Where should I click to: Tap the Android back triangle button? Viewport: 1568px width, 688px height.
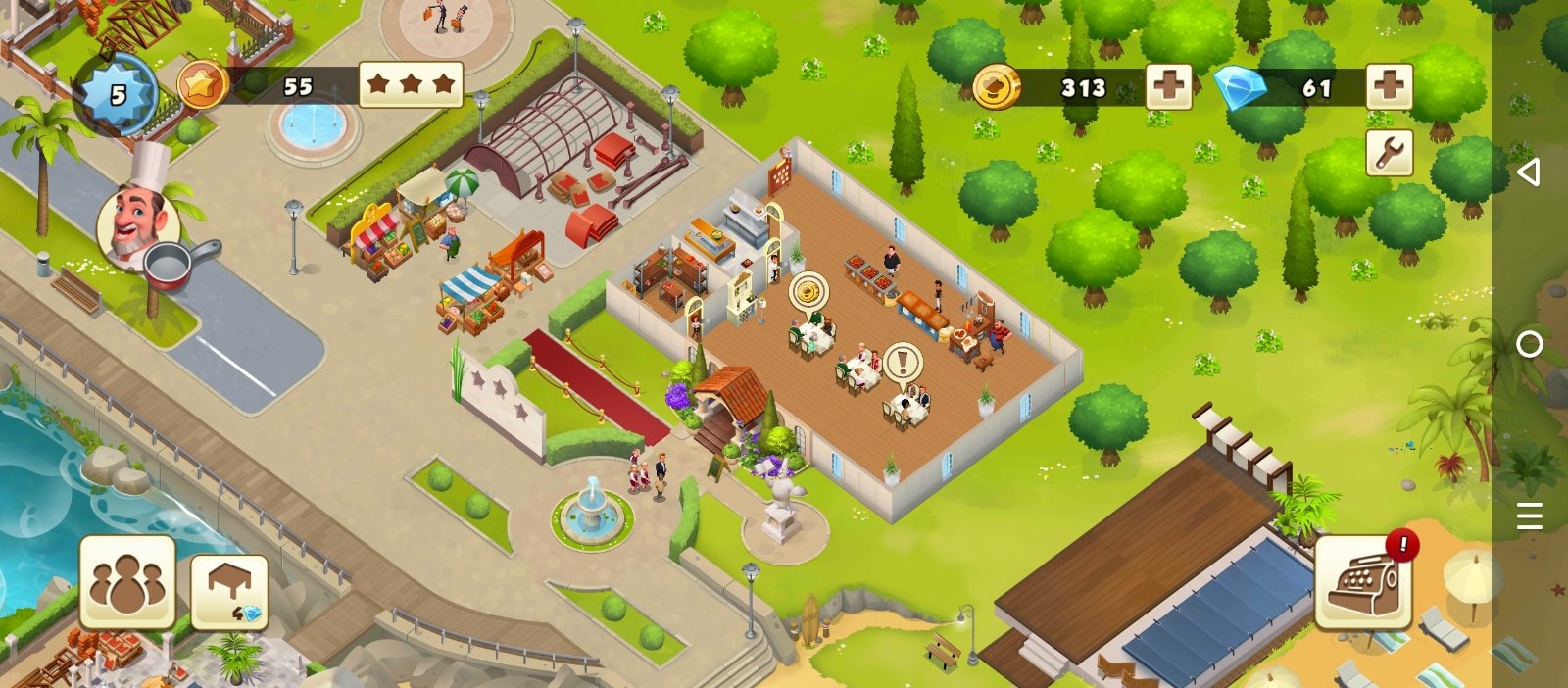1529,172
